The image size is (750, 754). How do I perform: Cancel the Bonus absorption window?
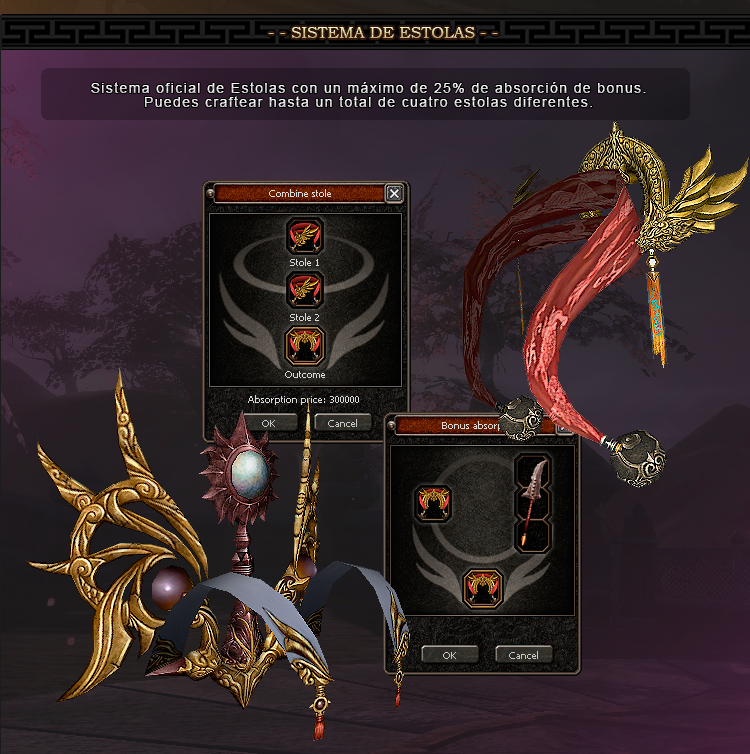click(x=524, y=655)
